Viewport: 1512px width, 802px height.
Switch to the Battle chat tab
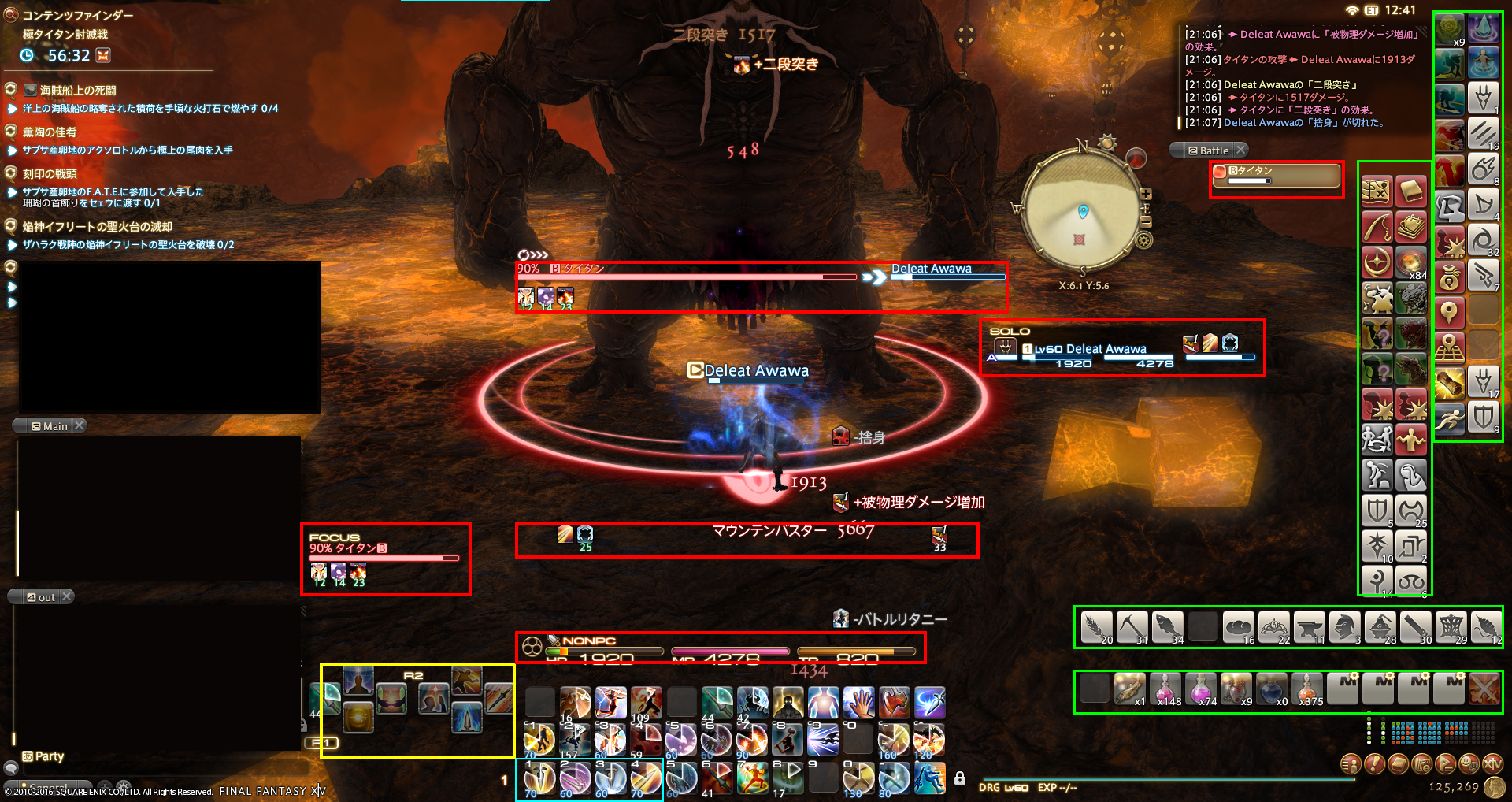click(1213, 150)
